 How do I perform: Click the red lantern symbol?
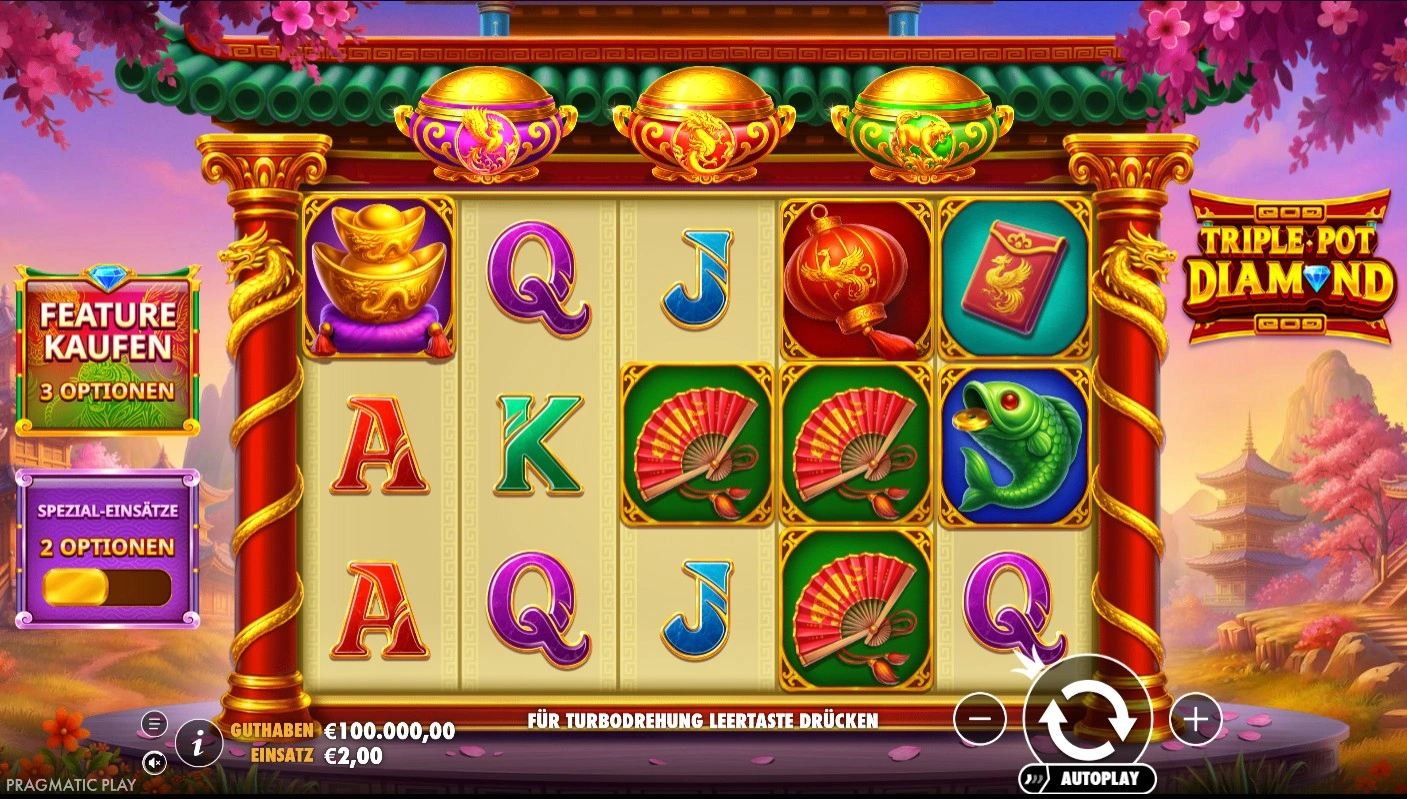[855, 275]
